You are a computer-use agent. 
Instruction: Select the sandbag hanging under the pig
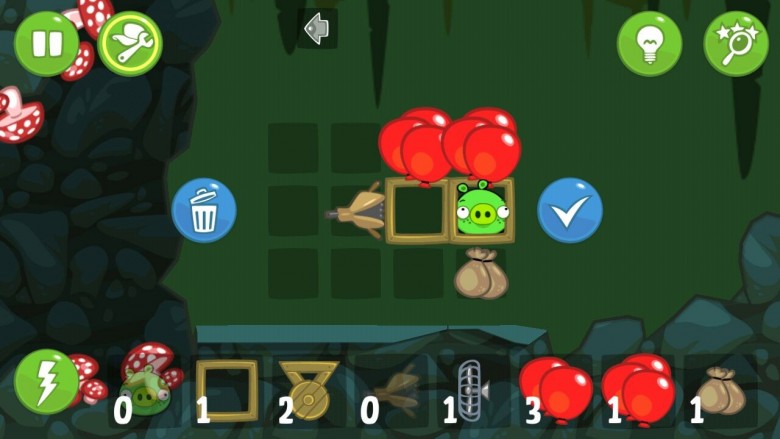[x=481, y=274]
